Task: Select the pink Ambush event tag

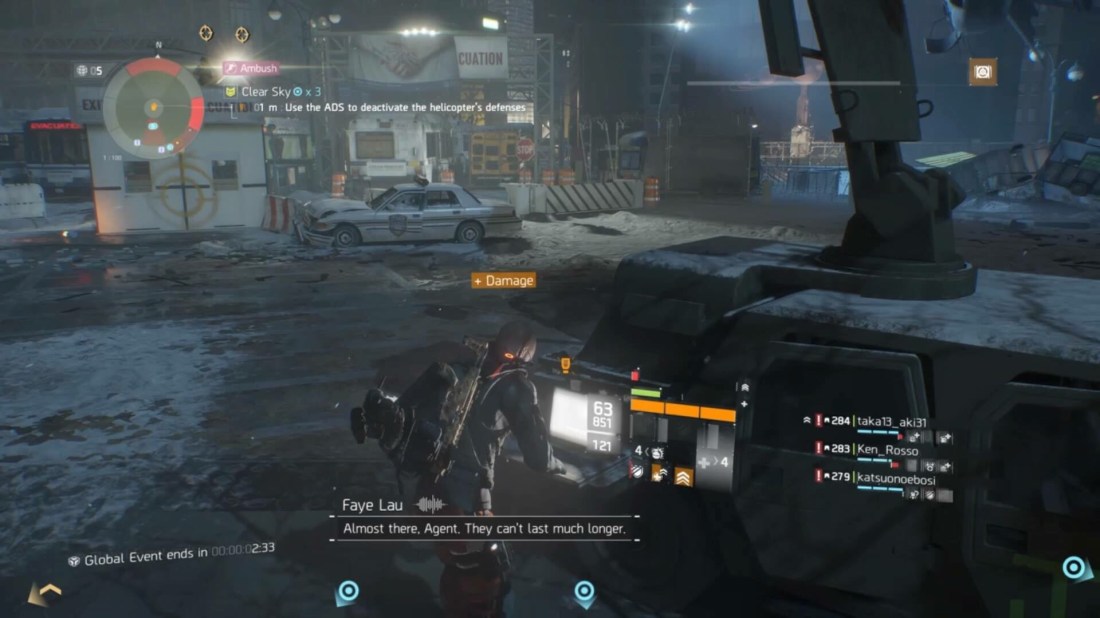Action: pos(251,68)
